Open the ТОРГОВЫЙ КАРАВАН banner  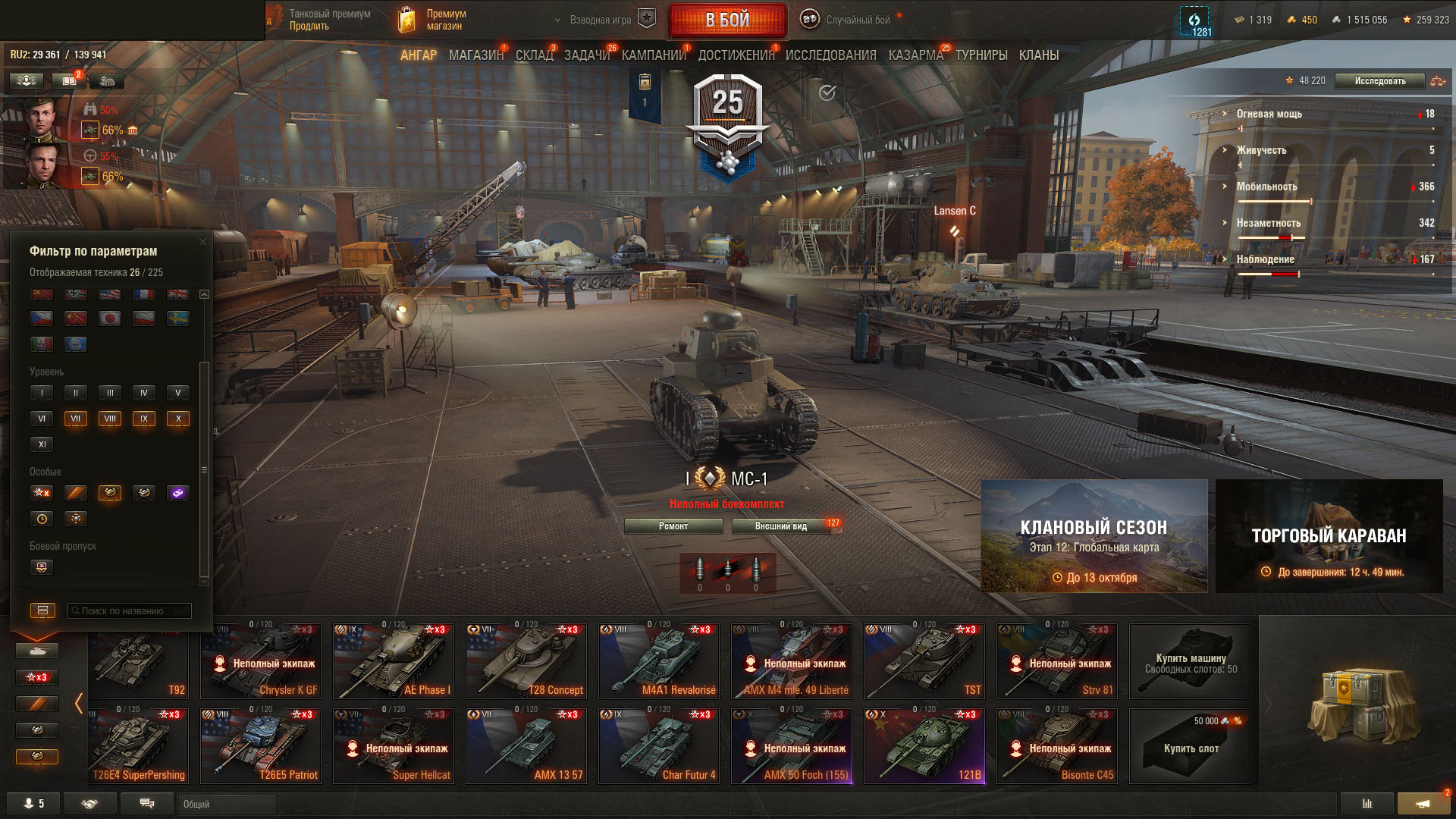point(1329,536)
